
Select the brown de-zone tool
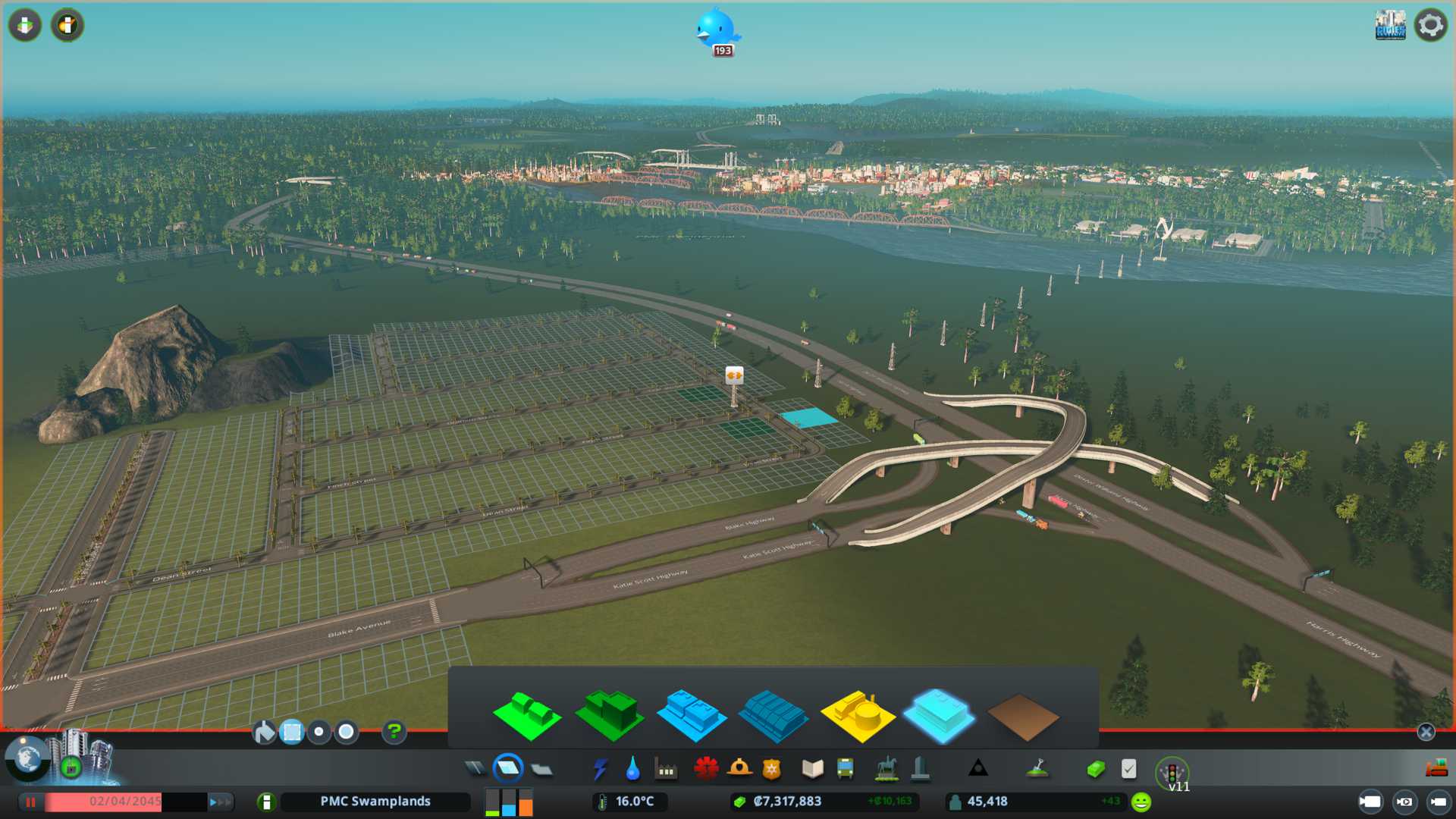1021,717
